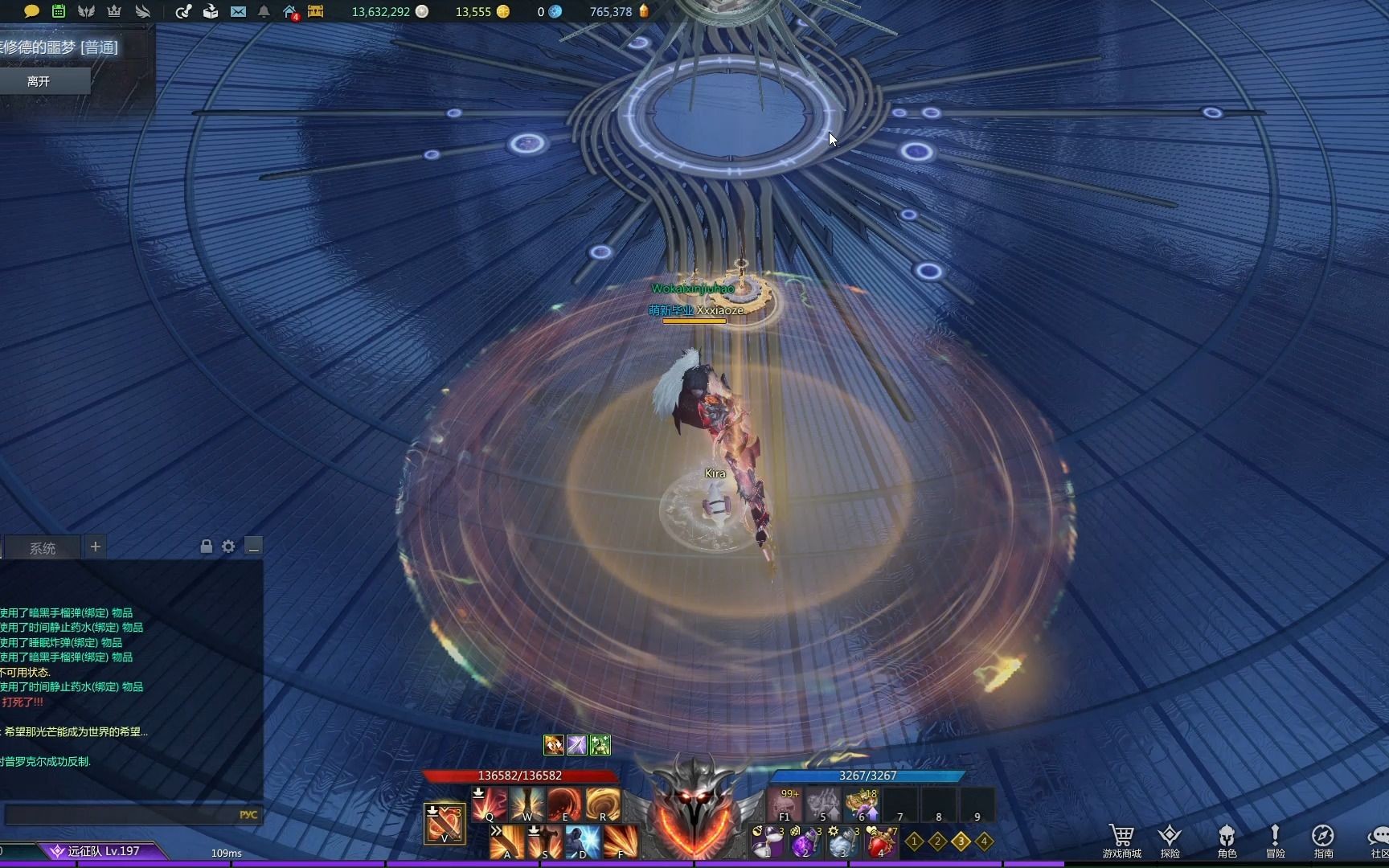Open chat settings gear icon
The height and width of the screenshot is (868, 1389).
tap(228, 547)
